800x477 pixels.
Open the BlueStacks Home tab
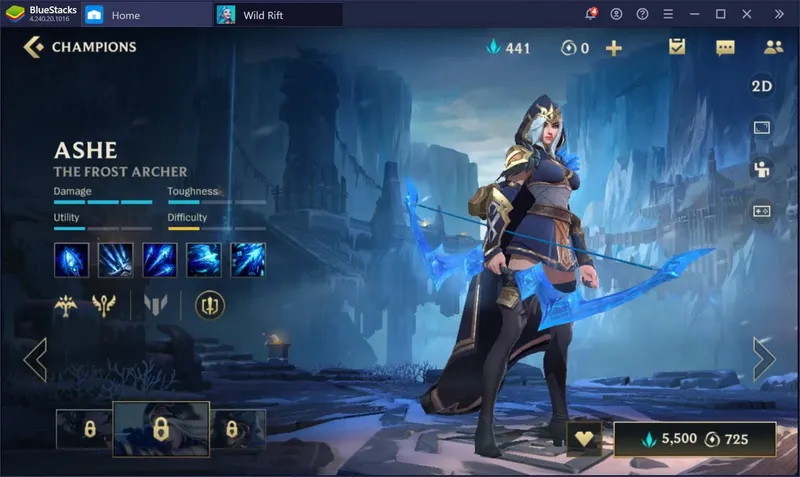(x=126, y=15)
